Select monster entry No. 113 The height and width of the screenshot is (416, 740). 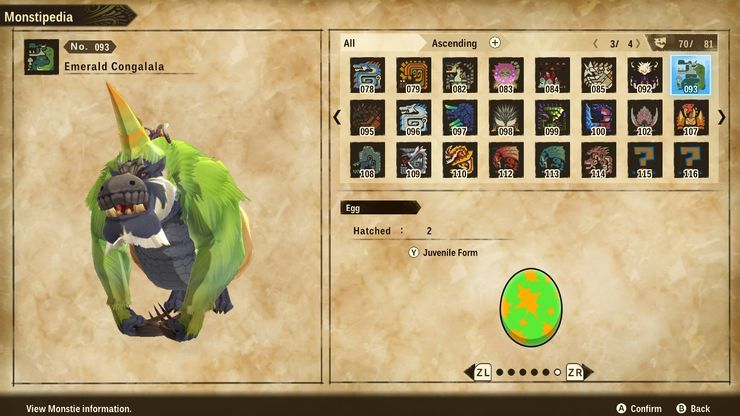(552, 160)
